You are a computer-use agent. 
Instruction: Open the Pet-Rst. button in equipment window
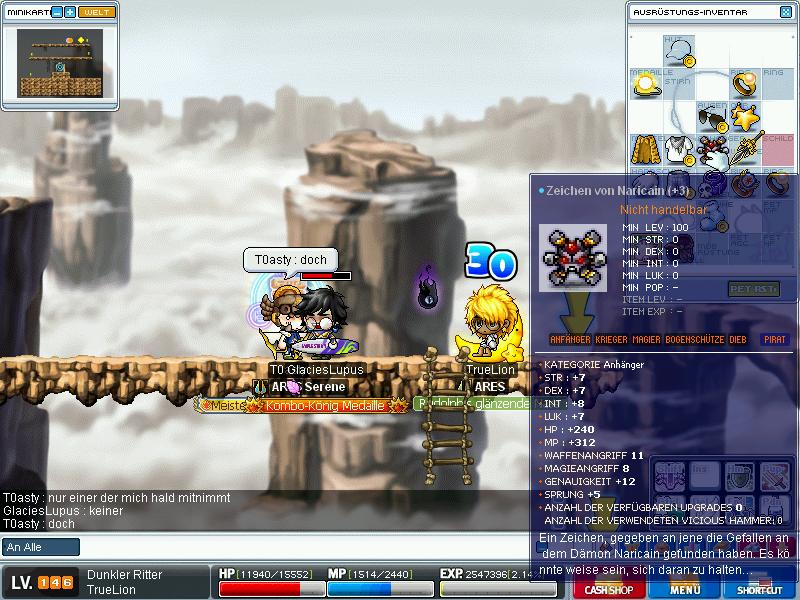click(x=753, y=289)
